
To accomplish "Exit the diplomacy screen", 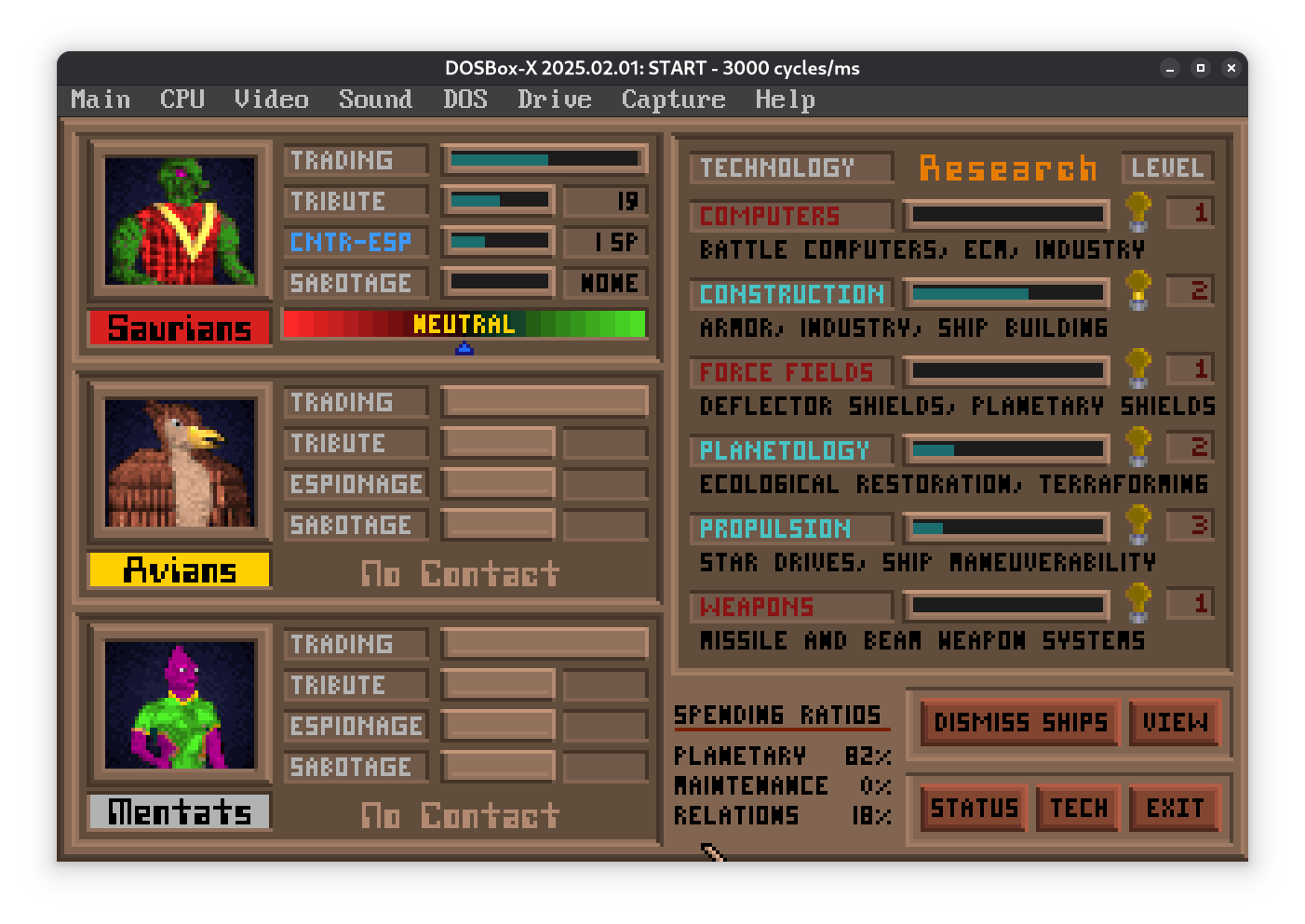I will 1175,808.
